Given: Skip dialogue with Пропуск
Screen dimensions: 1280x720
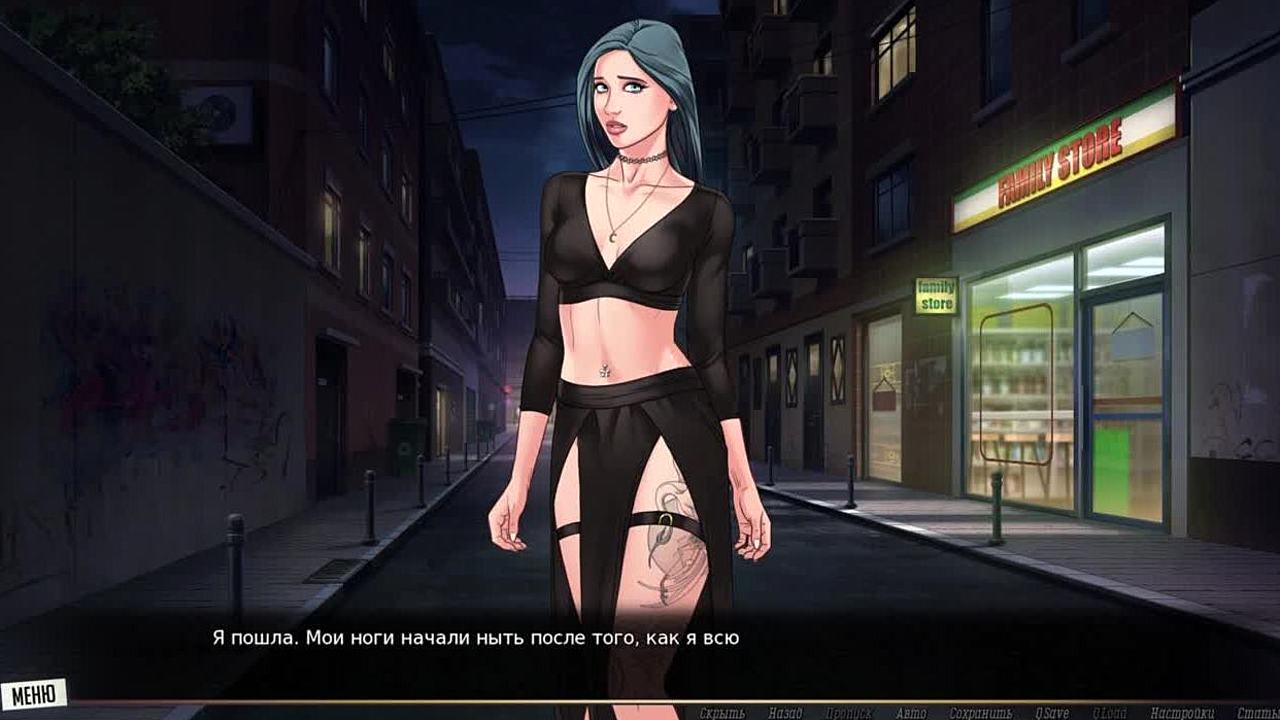Looking at the screenshot, I should pyautogui.click(x=848, y=713).
